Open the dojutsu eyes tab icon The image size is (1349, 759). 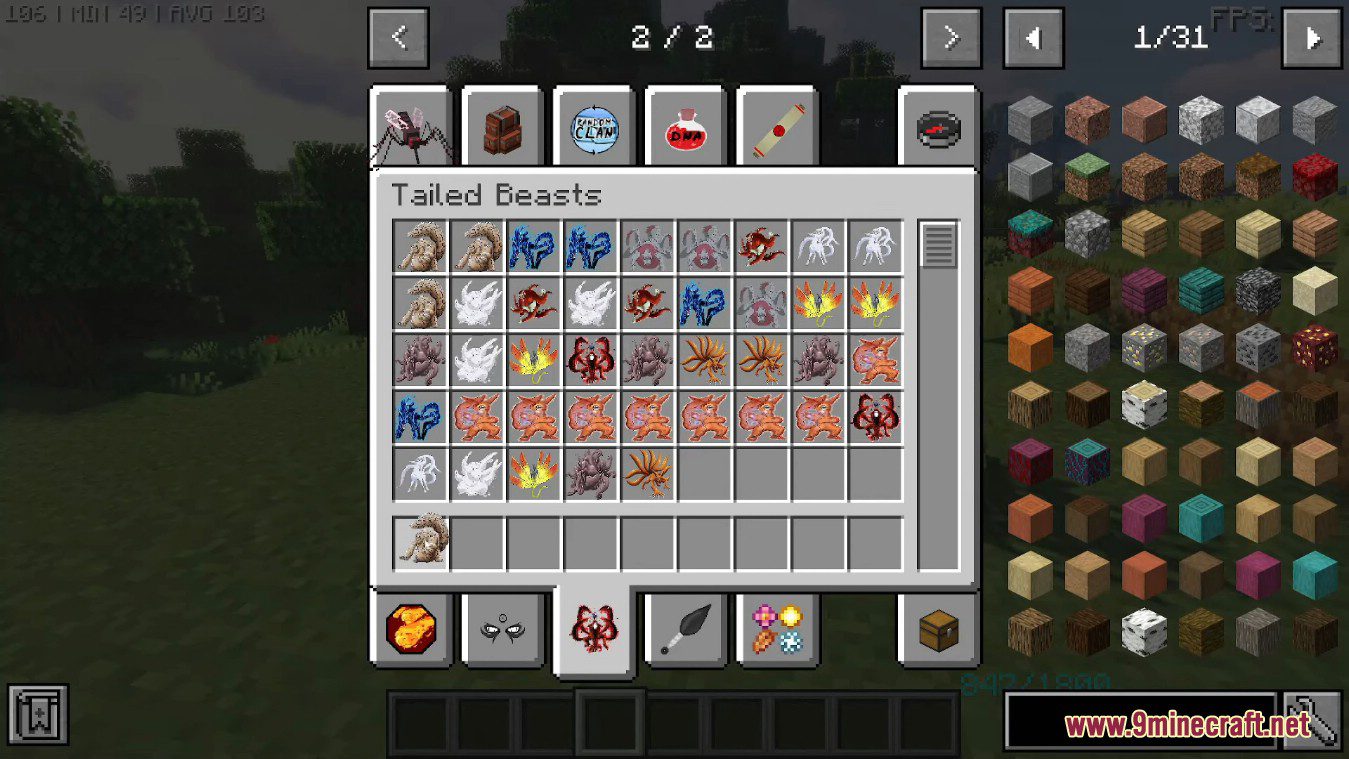504,629
